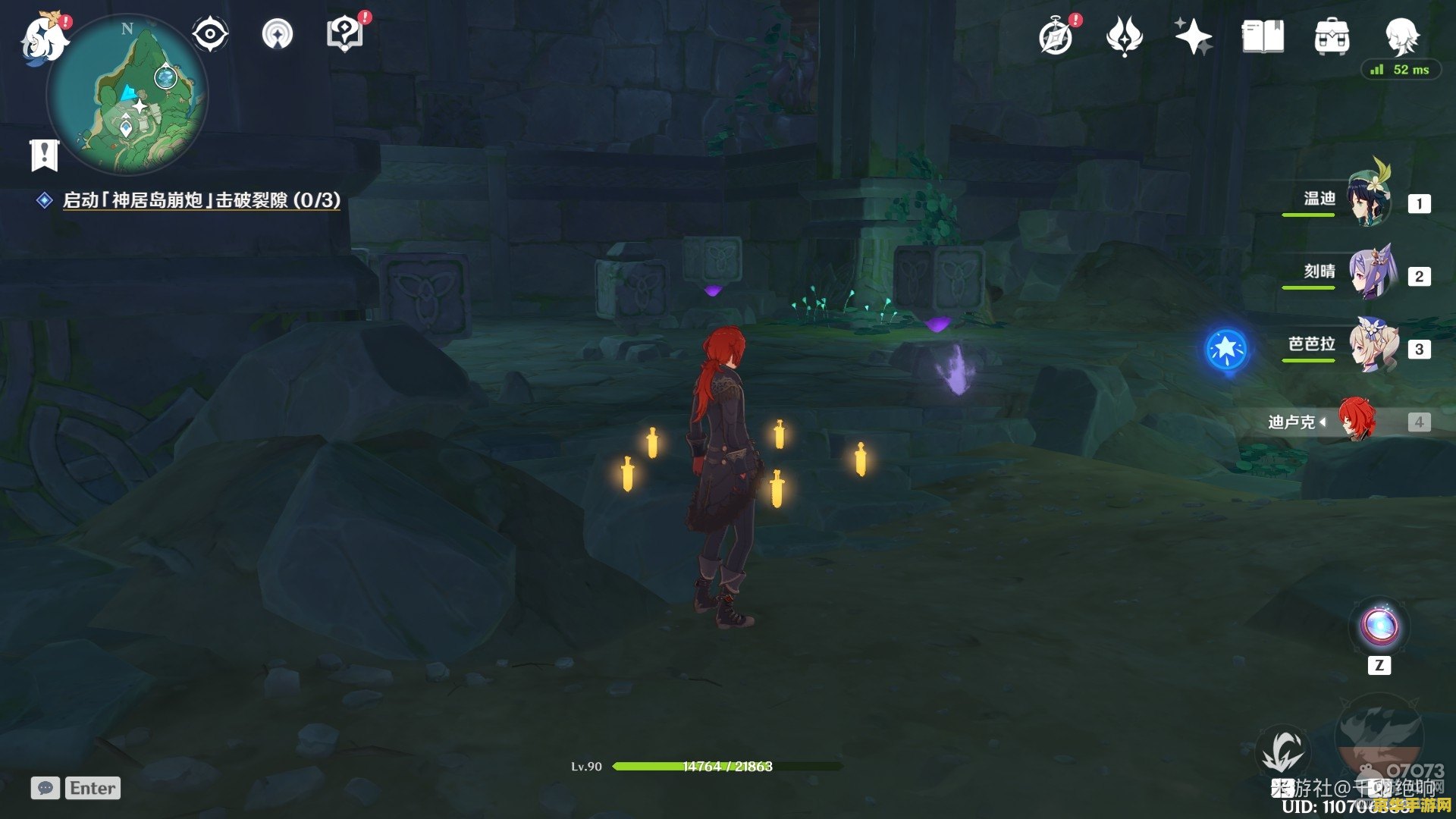Open the tutorial hint icon with question mark
Screen dimensions: 1456x819
pyautogui.click(x=344, y=35)
